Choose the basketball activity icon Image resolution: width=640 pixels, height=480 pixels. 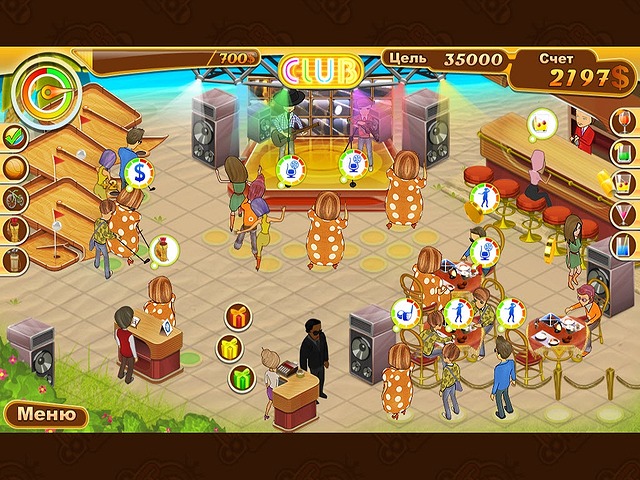tap(15, 167)
